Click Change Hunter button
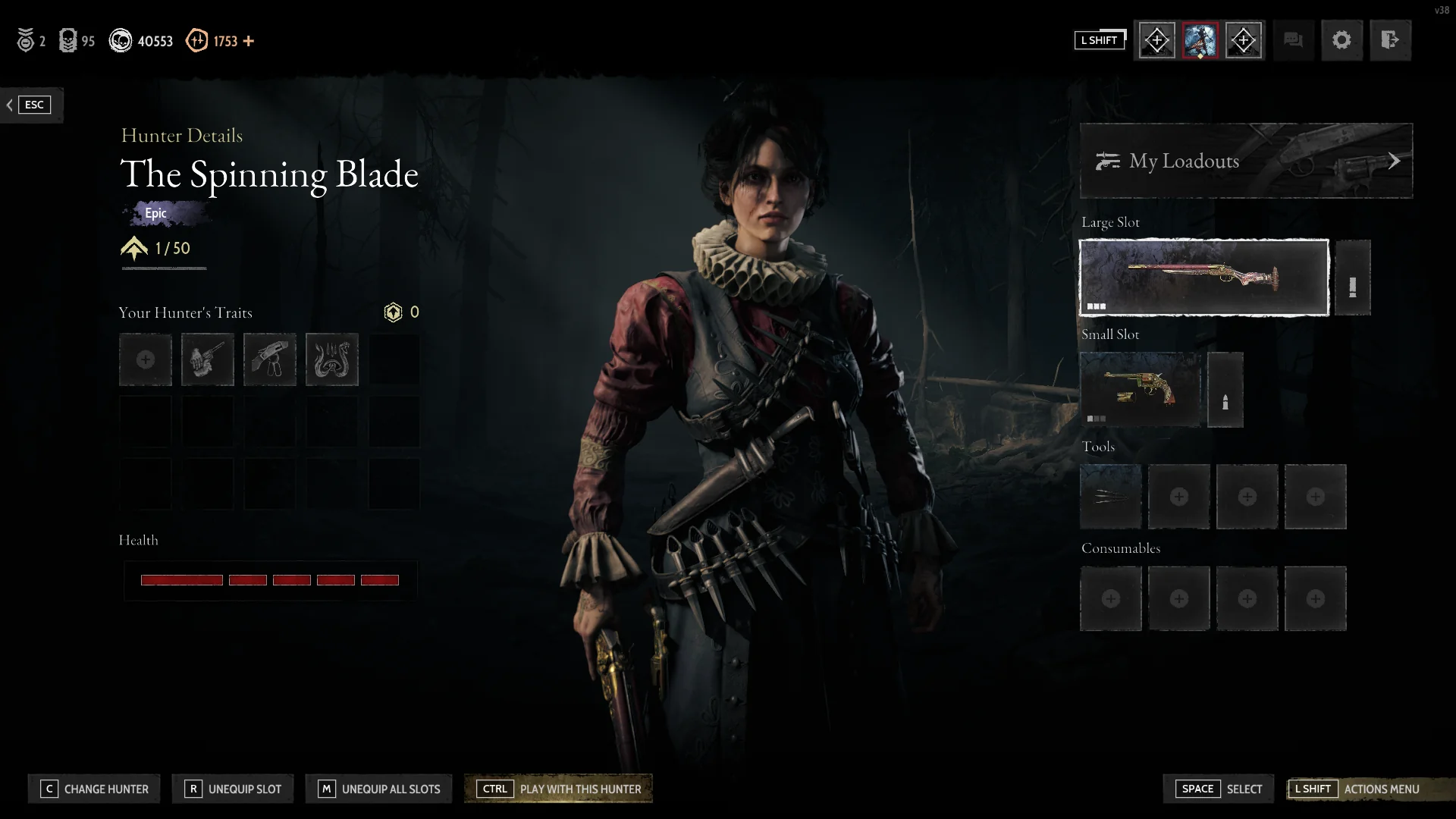Screen dimensions: 1456x819 pyautogui.click(x=94, y=789)
